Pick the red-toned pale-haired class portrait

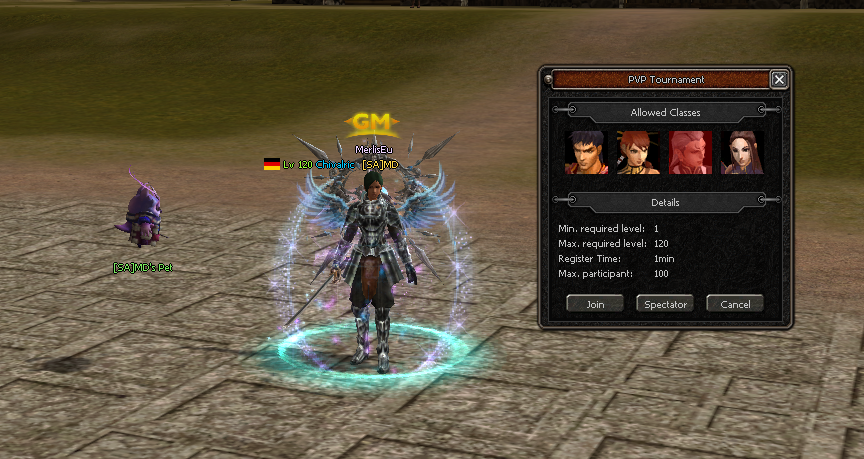(x=690, y=153)
